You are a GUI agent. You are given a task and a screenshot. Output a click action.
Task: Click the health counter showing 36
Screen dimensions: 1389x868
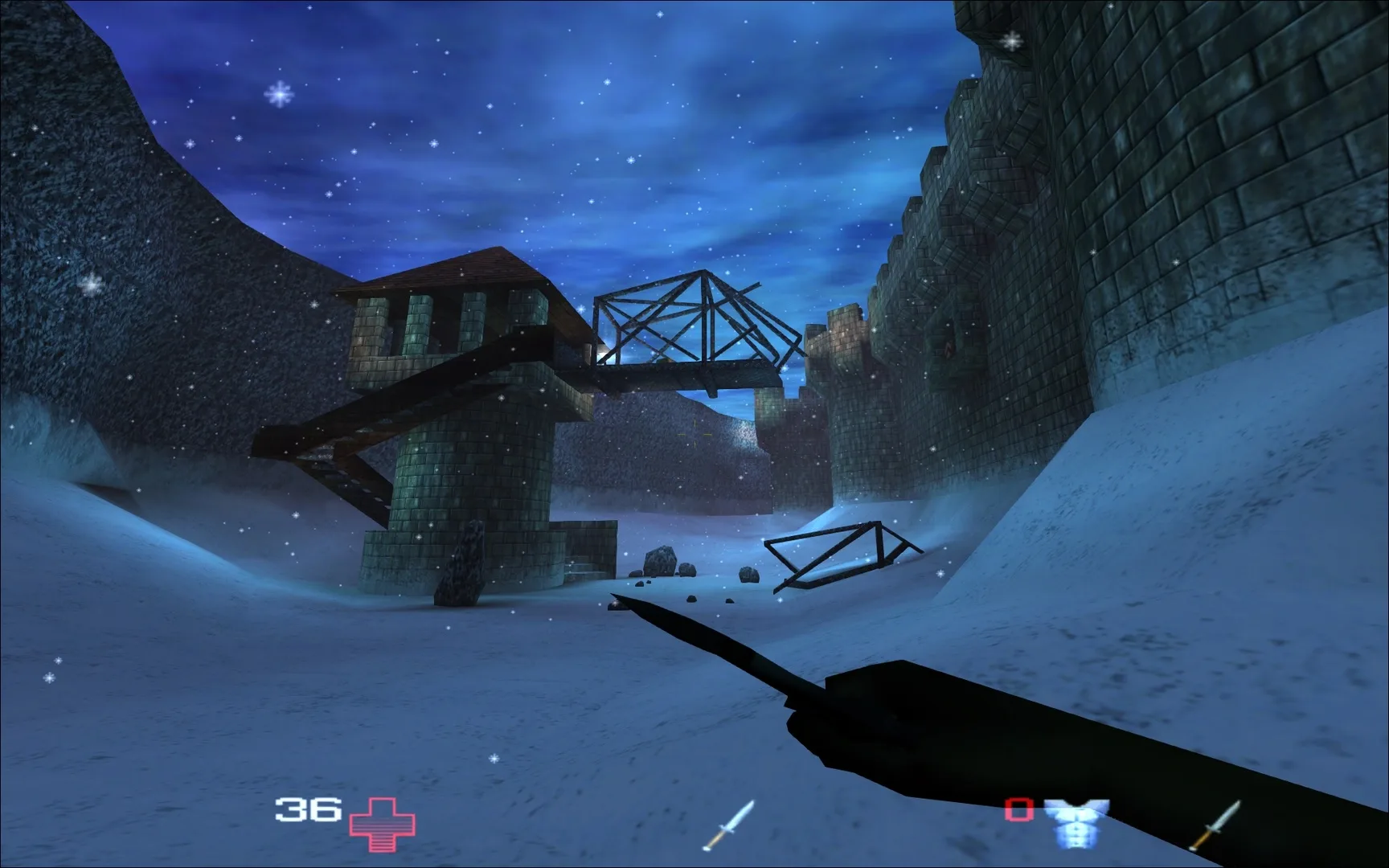(x=309, y=808)
